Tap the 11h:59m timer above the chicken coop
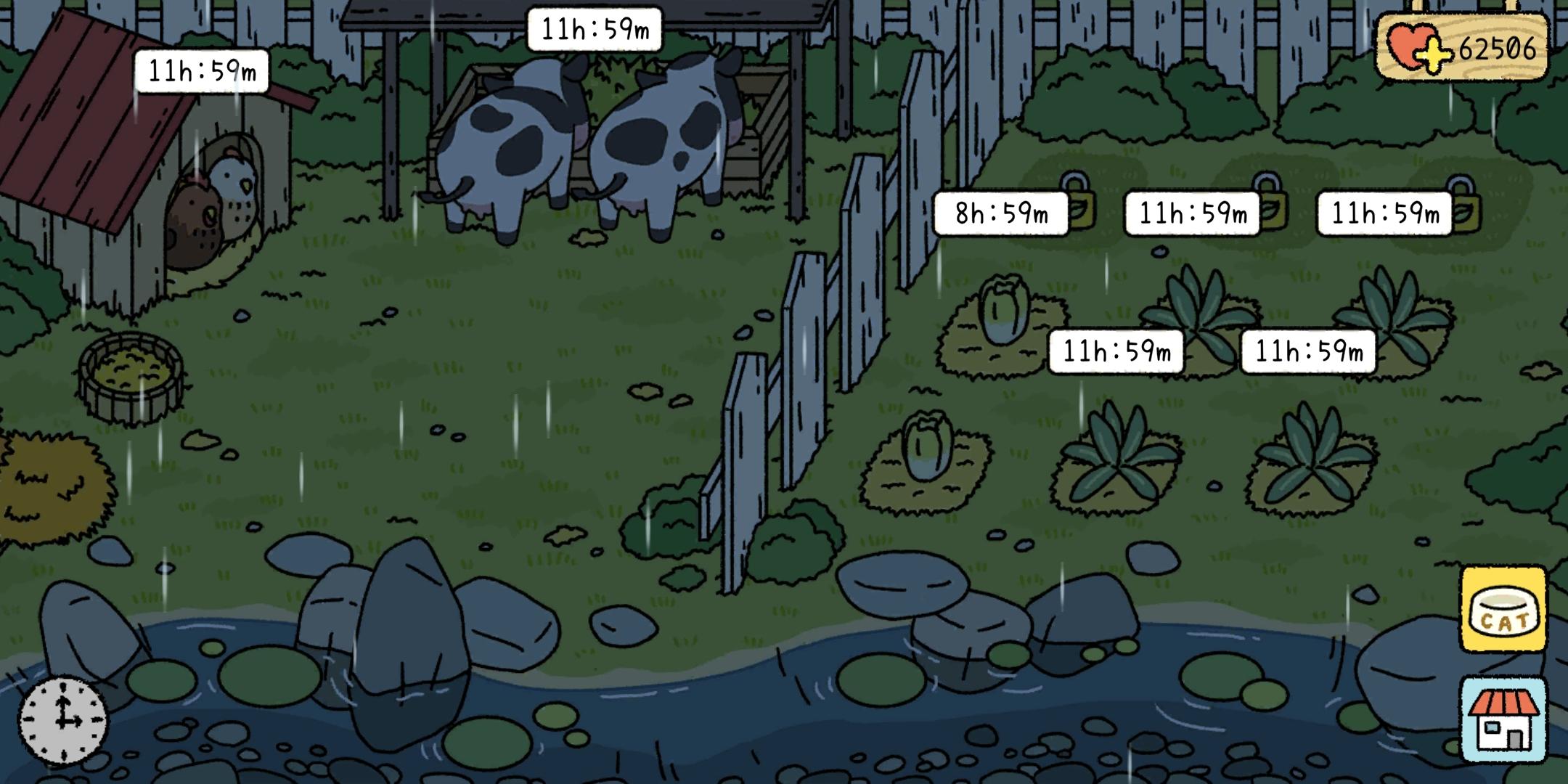This screenshot has width=1568, height=784. pos(203,70)
